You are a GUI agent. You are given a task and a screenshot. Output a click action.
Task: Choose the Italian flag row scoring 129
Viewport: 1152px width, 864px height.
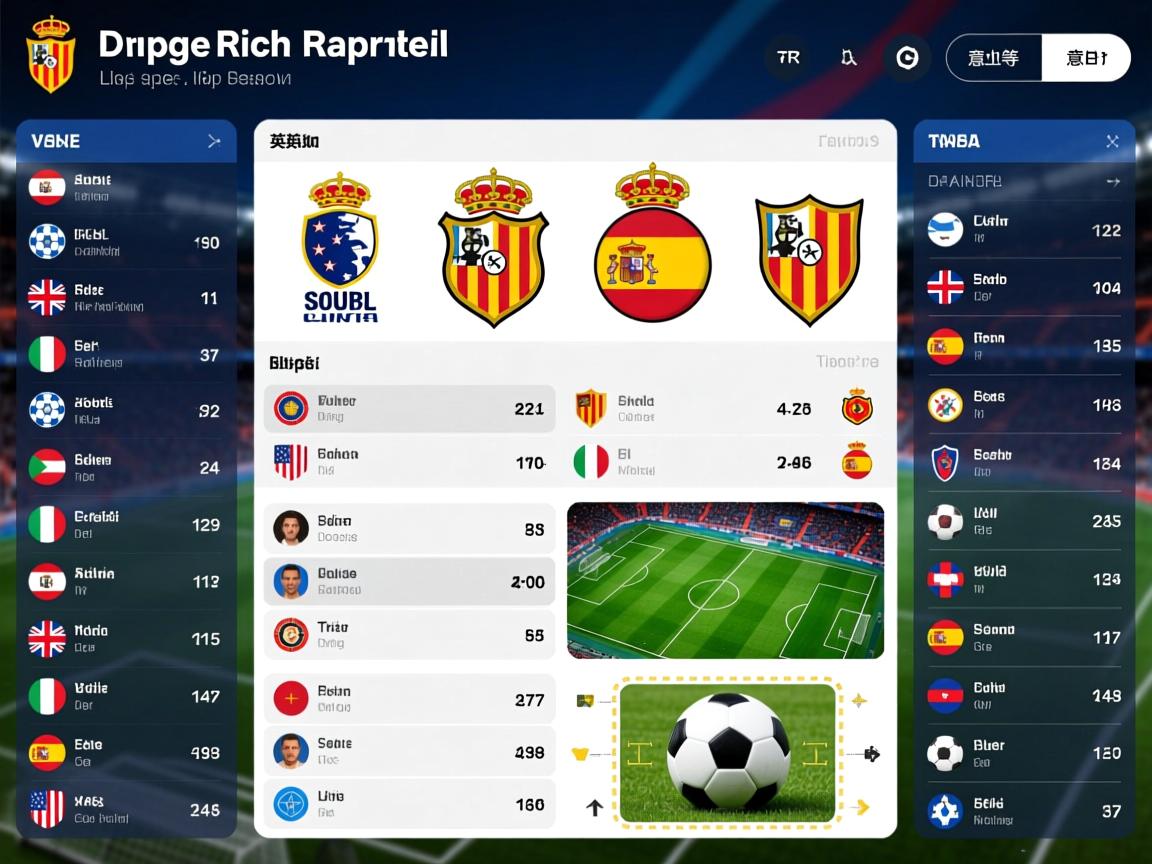(x=125, y=524)
